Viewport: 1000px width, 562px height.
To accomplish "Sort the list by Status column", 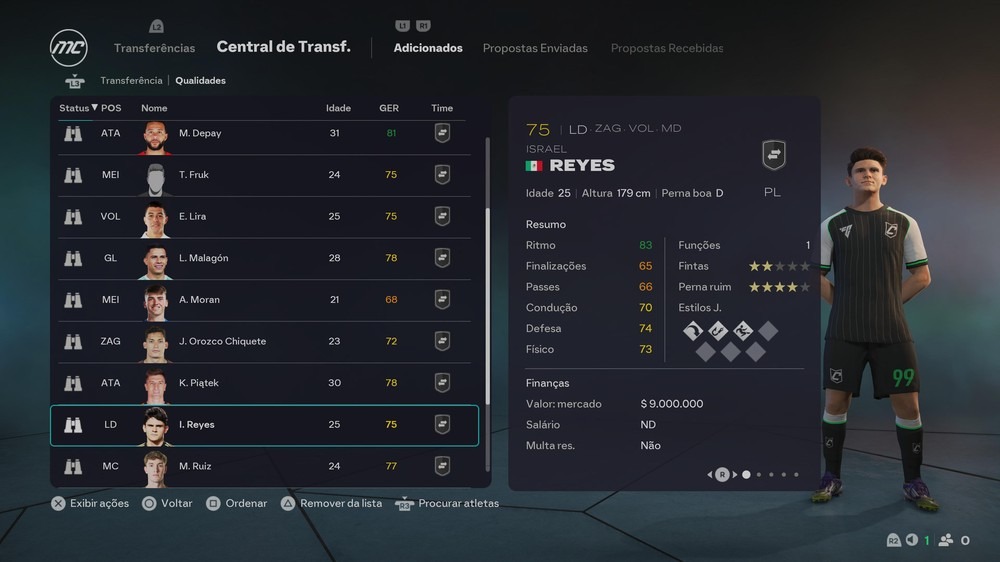I will 78,108.
